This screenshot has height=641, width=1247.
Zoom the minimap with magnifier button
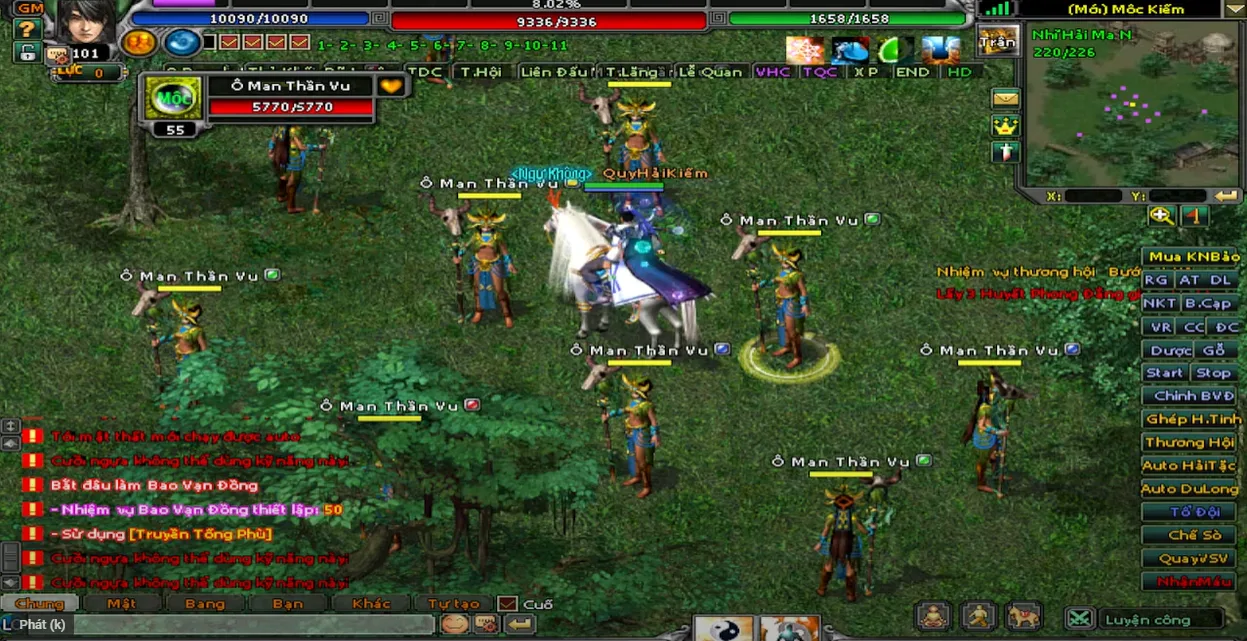click(1161, 216)
